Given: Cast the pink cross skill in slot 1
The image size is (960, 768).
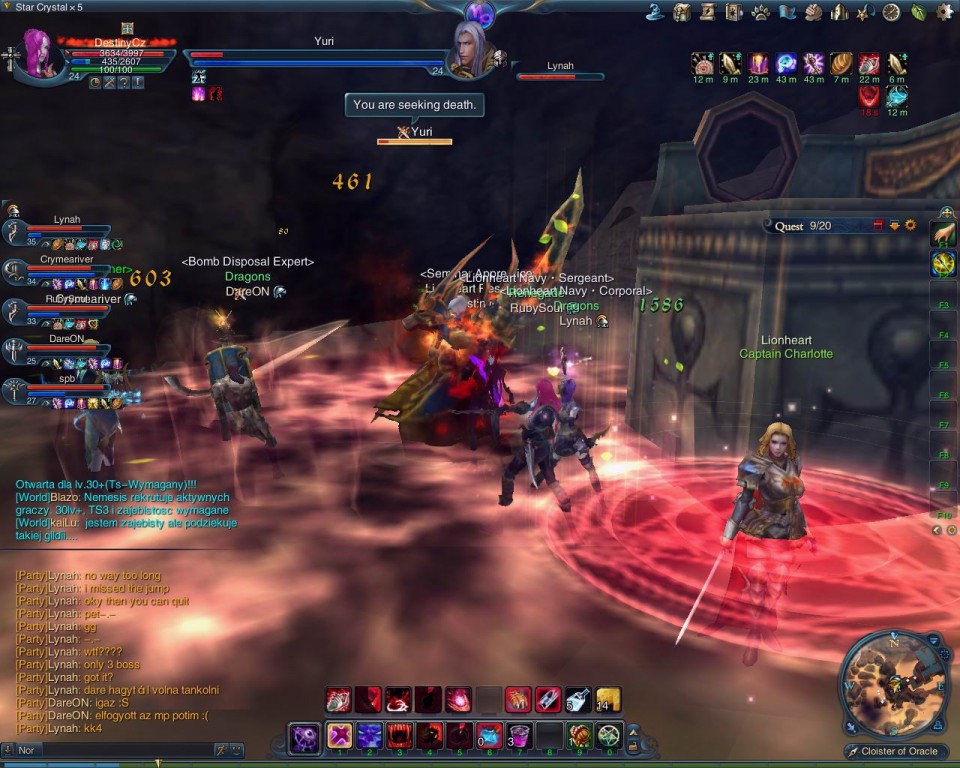Looking at the screenshot, I should pyautogui.click(x=340, y=737).
